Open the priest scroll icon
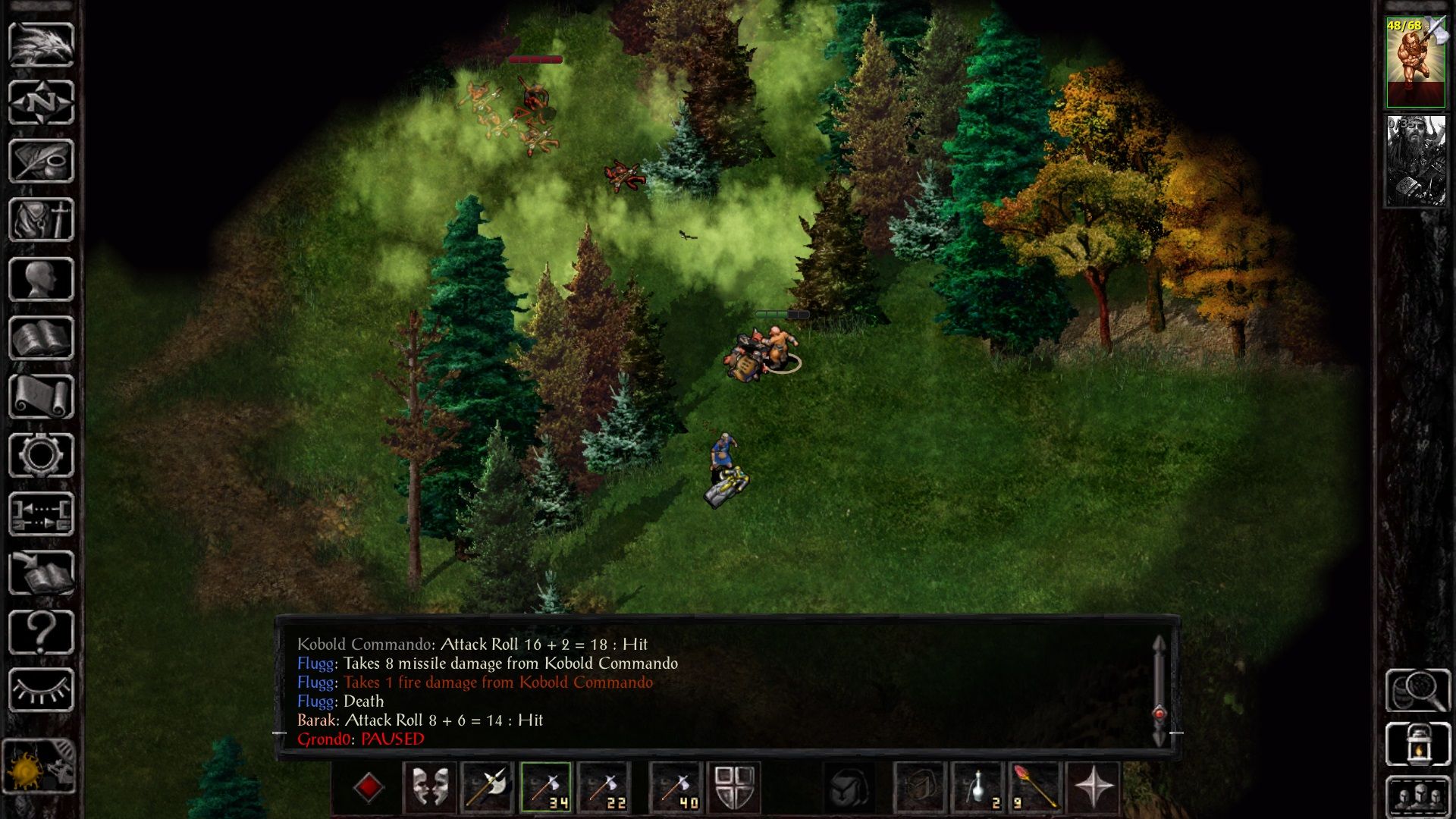The width and height of the screenshot is (1456, 819). pyautogui.click(x=41, y=397)
